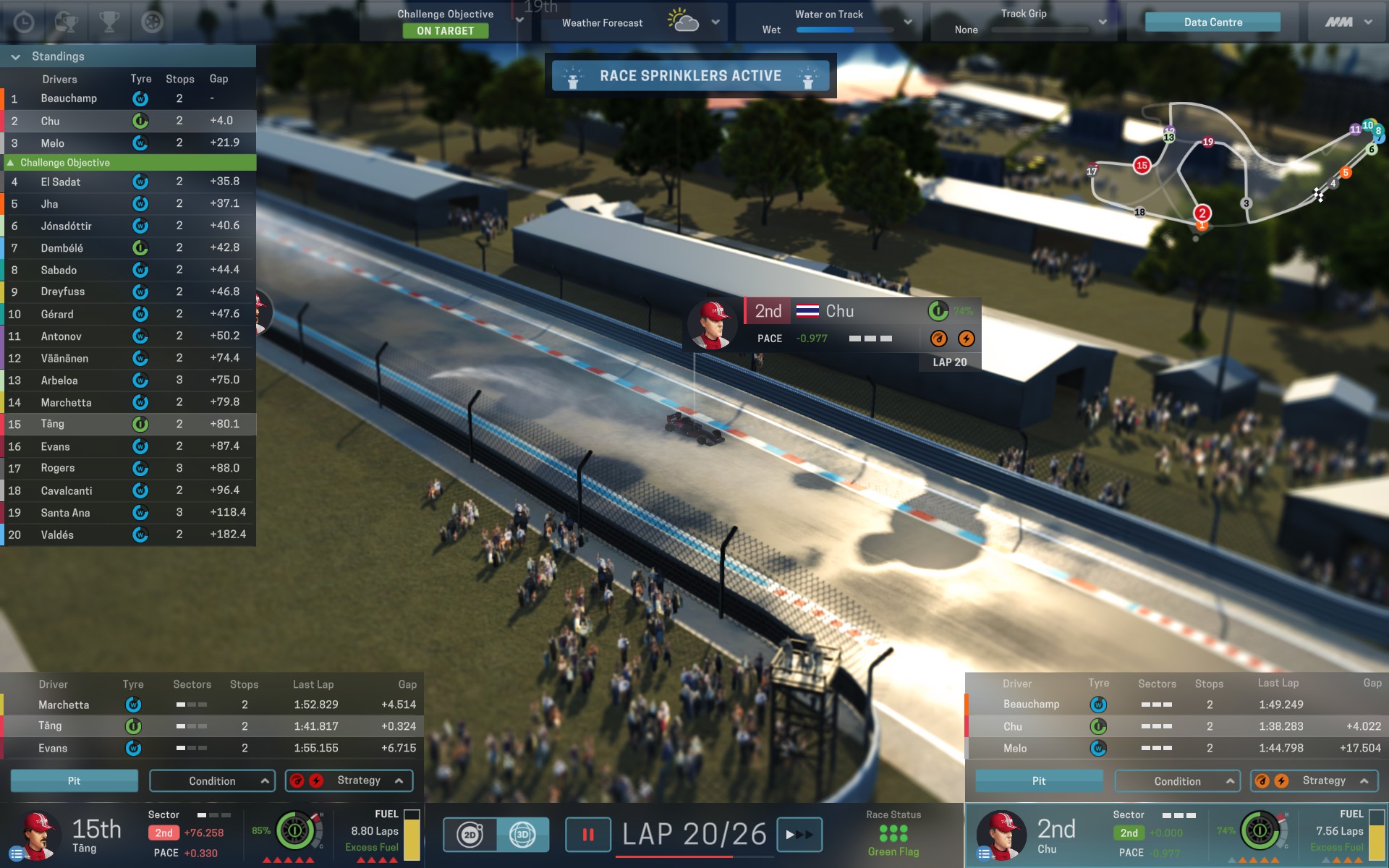The width and height of the screenshot is (1389, 868).
Task: Pit Tăng's car
Action: tap(74, 781)
